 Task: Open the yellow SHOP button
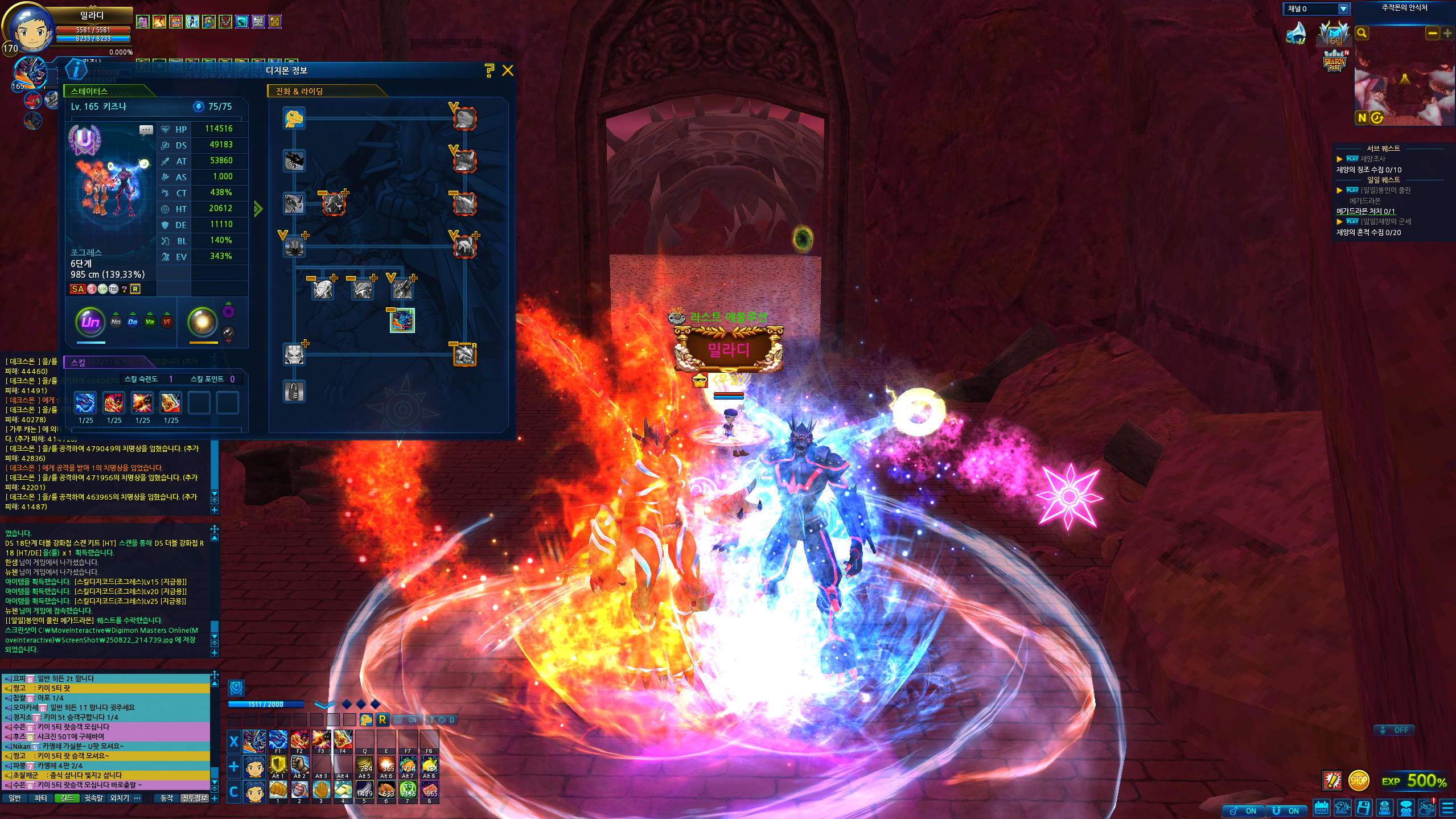pyautogui.click(x=1358, y=780)
